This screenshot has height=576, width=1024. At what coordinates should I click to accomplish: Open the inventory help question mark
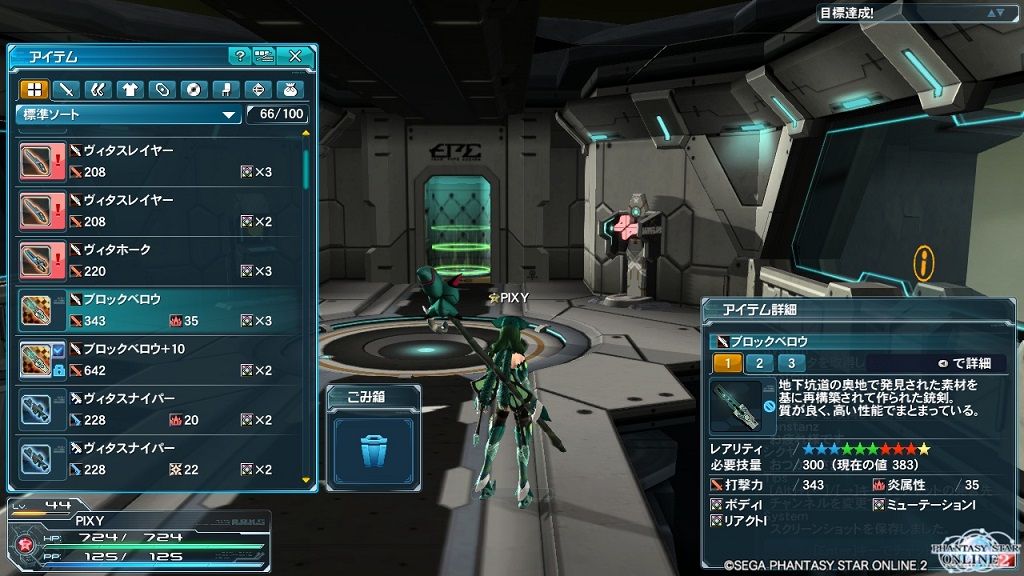tap(239, 56)
